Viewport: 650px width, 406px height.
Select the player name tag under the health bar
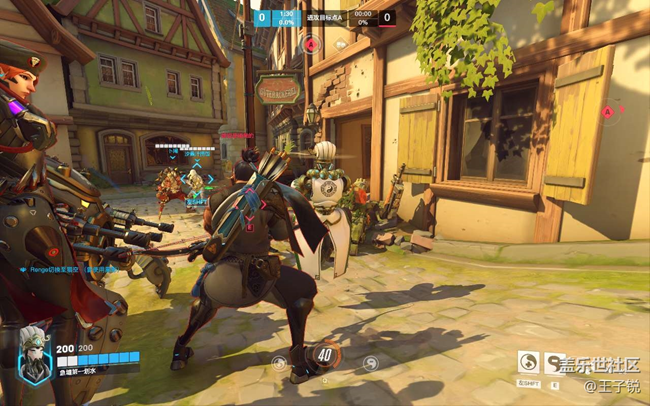pyautogui.click(x=82, y=371)
